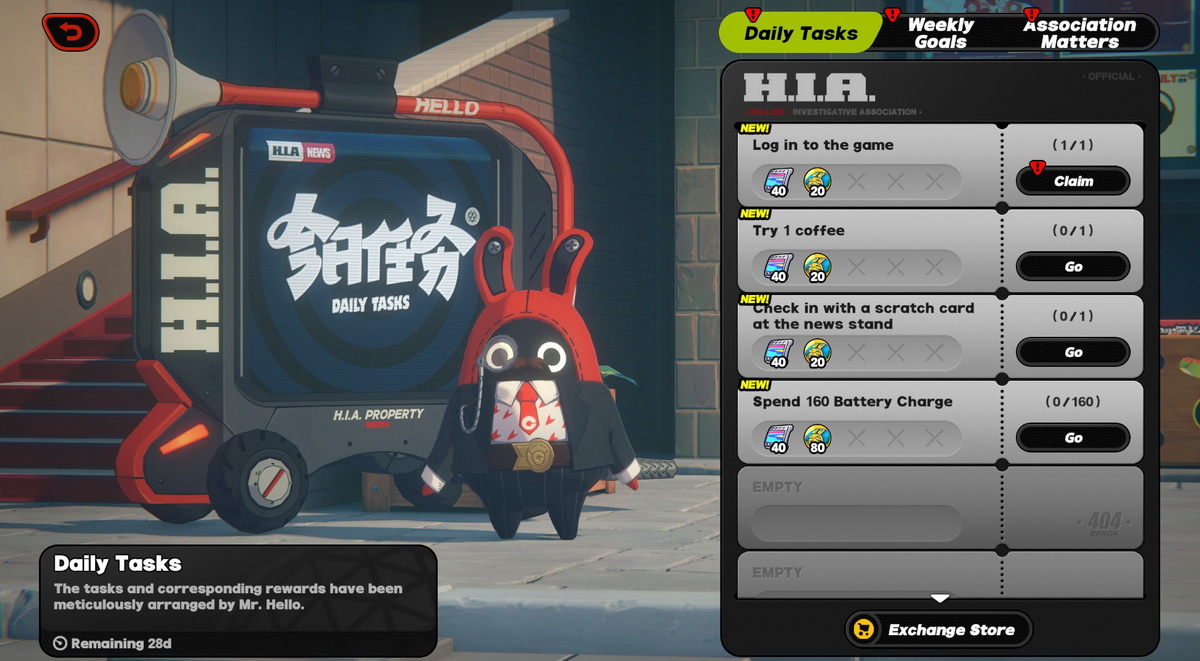The height and width of the screenshot is (661, 1200).
Task: Open the Association Matters tab
Action: pos(1078,33)
